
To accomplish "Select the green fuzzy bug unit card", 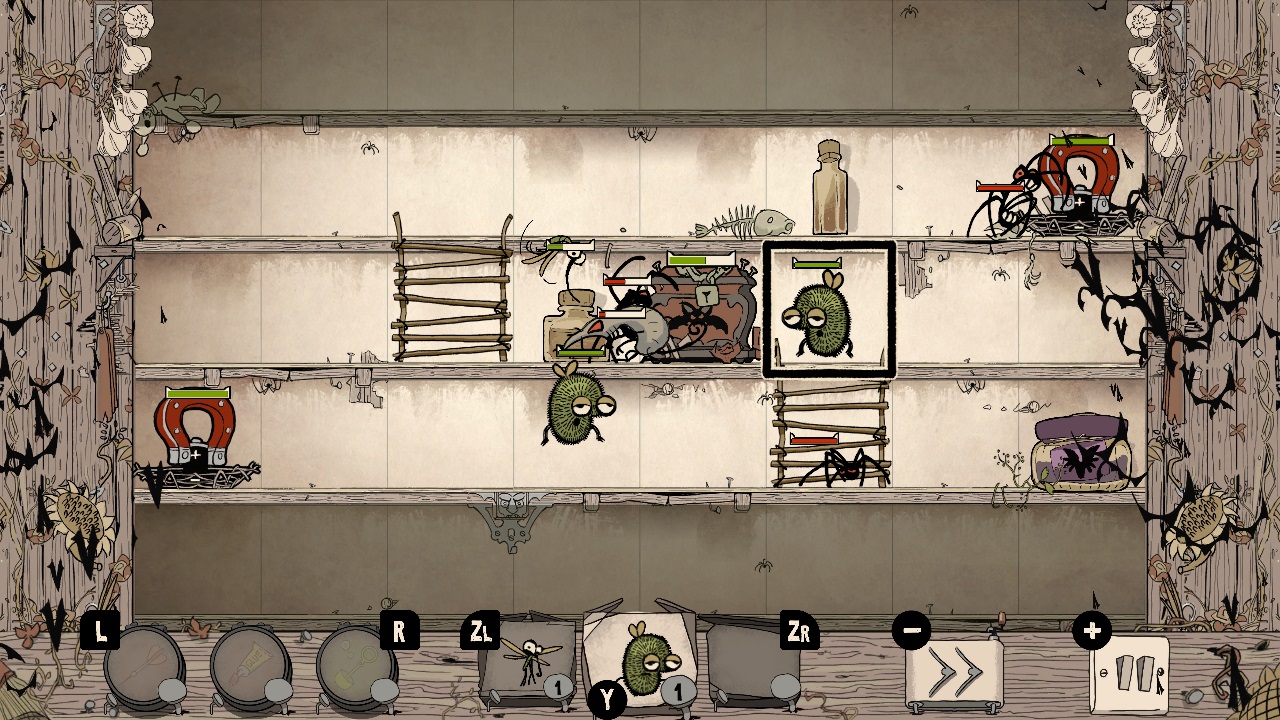I will 636,660.
